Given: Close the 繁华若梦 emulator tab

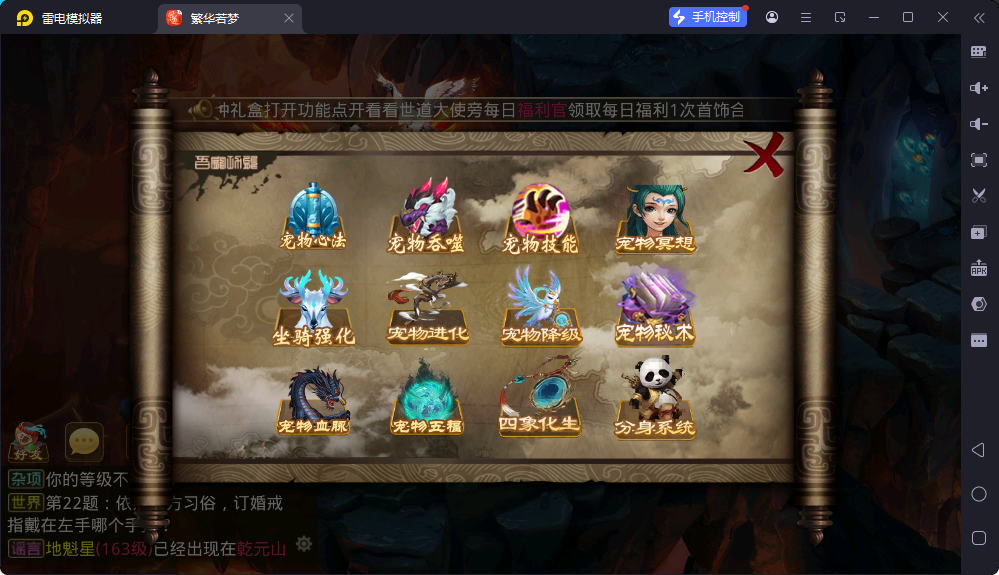Looking at the screenshot, I should click(289, 18).
